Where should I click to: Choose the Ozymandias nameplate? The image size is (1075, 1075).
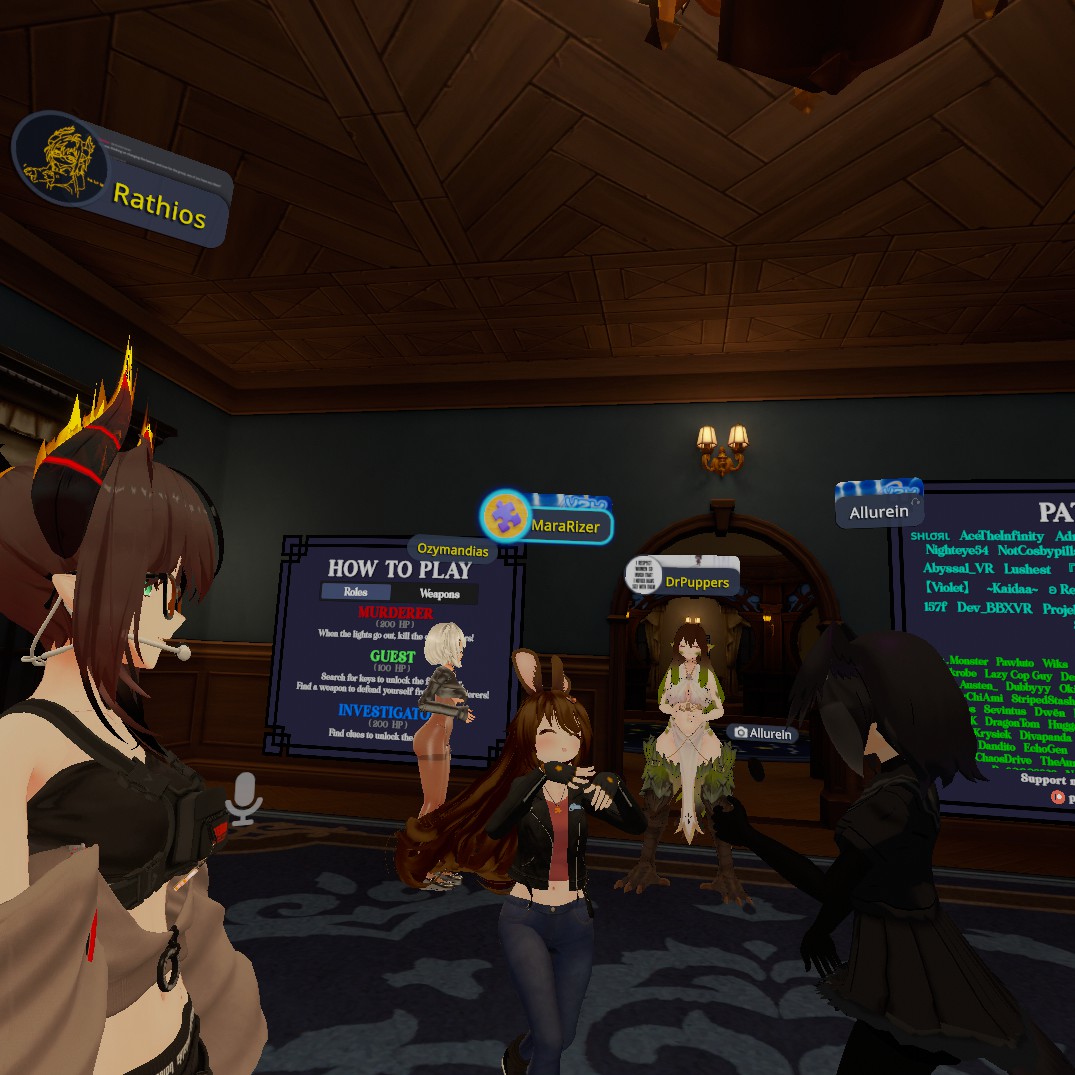coord(453,550)
